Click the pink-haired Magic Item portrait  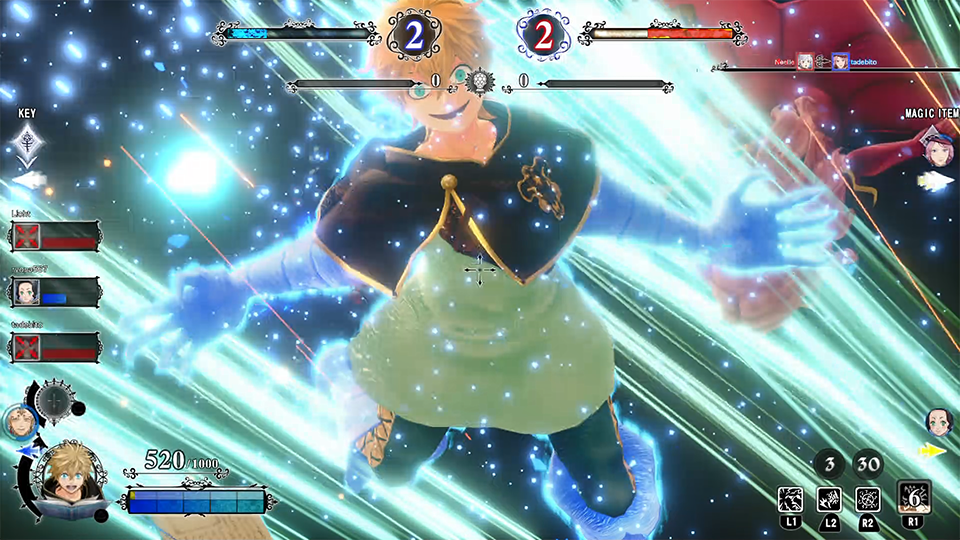tap(937, 148)
